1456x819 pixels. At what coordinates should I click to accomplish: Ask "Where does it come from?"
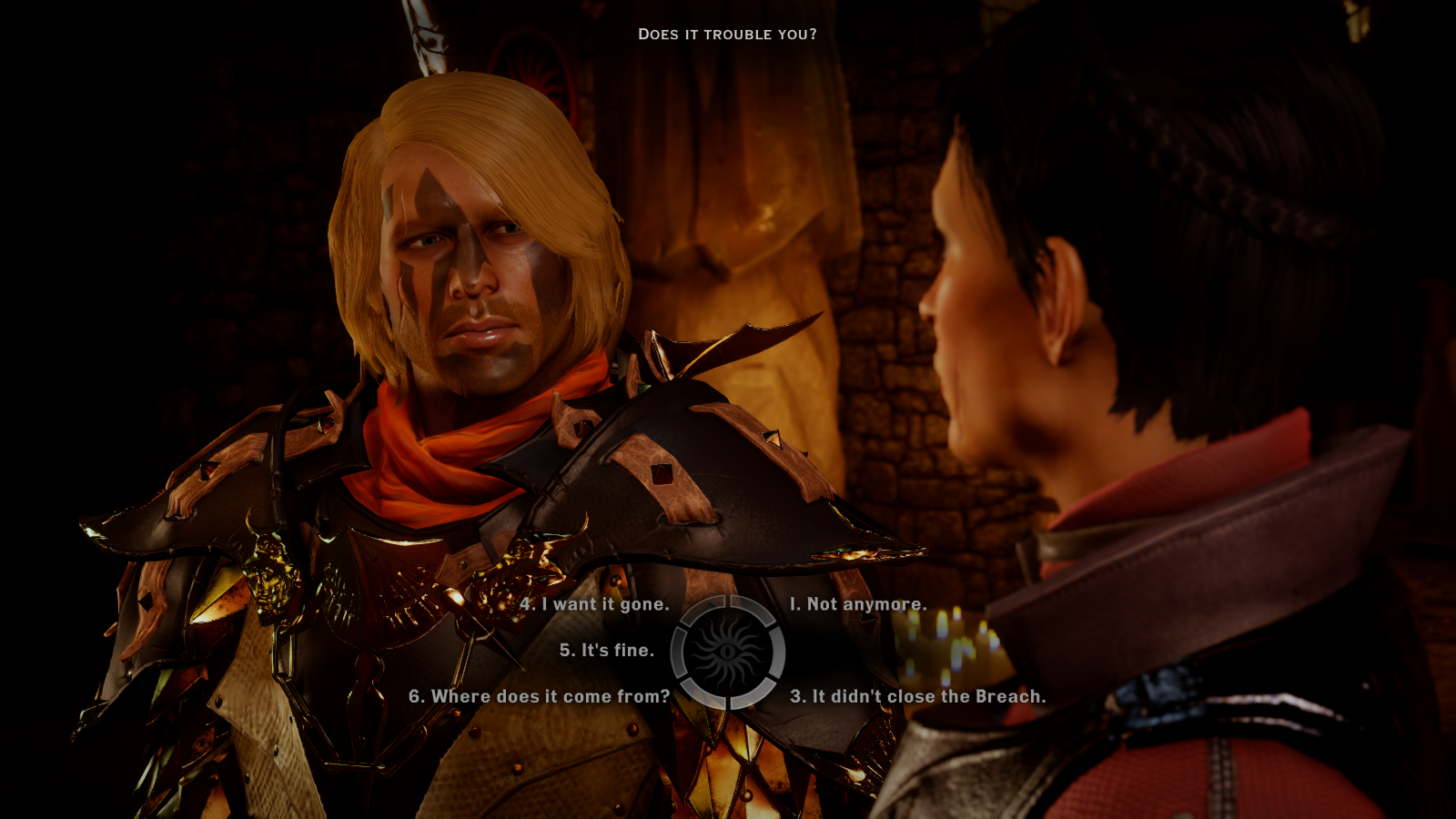(540, 696)
